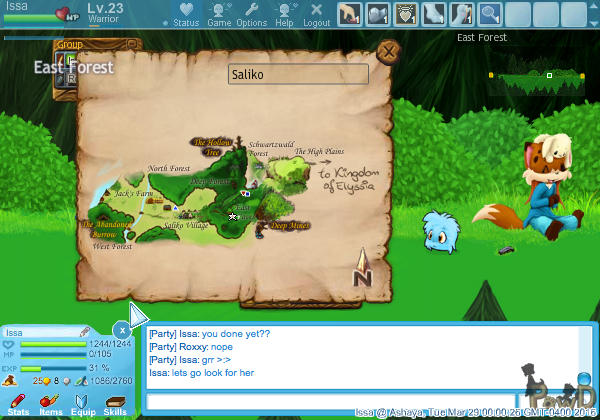This screenshot has width=600, height=420.
Task: Open the Skills book
Action: 115,403
